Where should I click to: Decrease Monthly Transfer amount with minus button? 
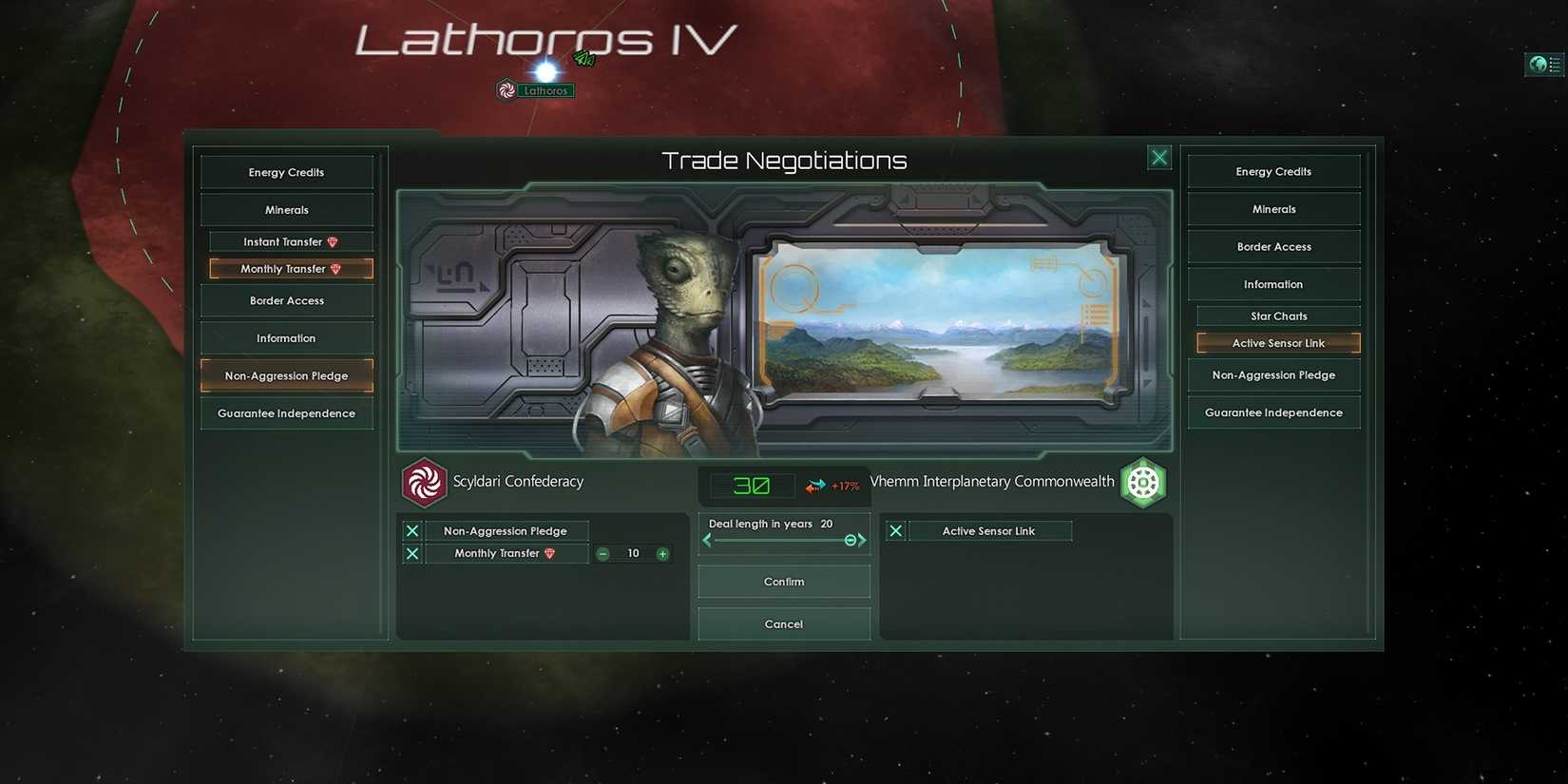pyautogui.click(x=602, y=553)
